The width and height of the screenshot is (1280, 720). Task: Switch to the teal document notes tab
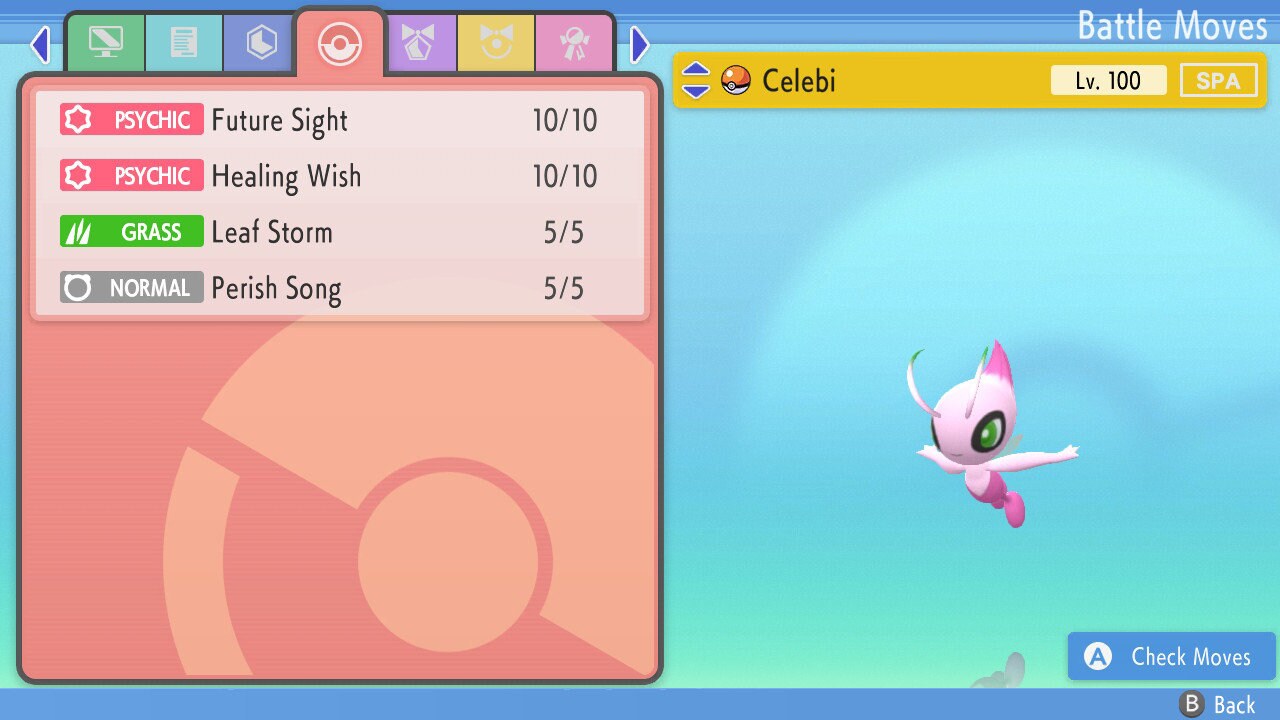tap(184, 43)
